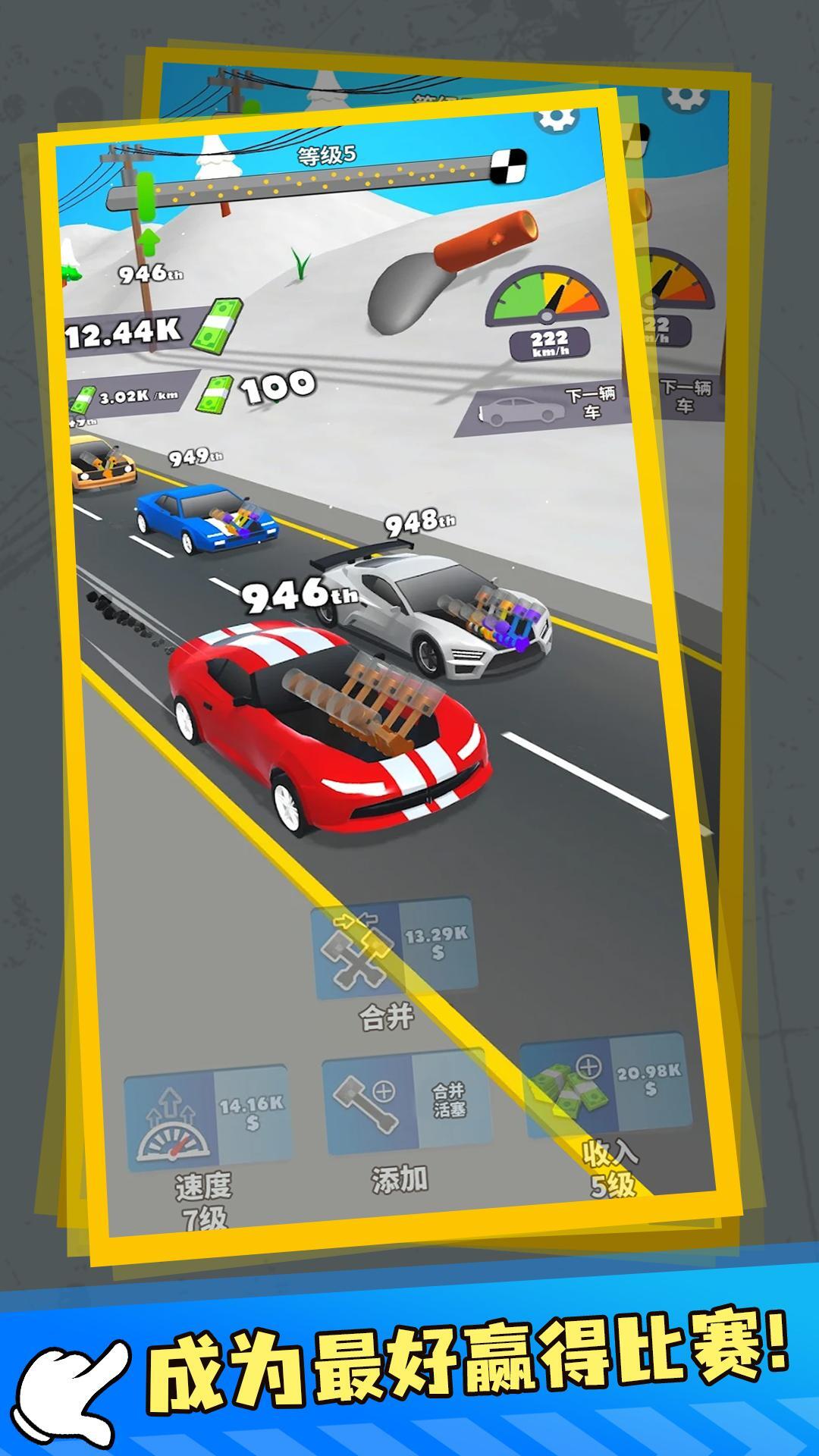Tap the 合并 merge button for 13.29K
Screen dimensions: 819x1456
point(394,948)
